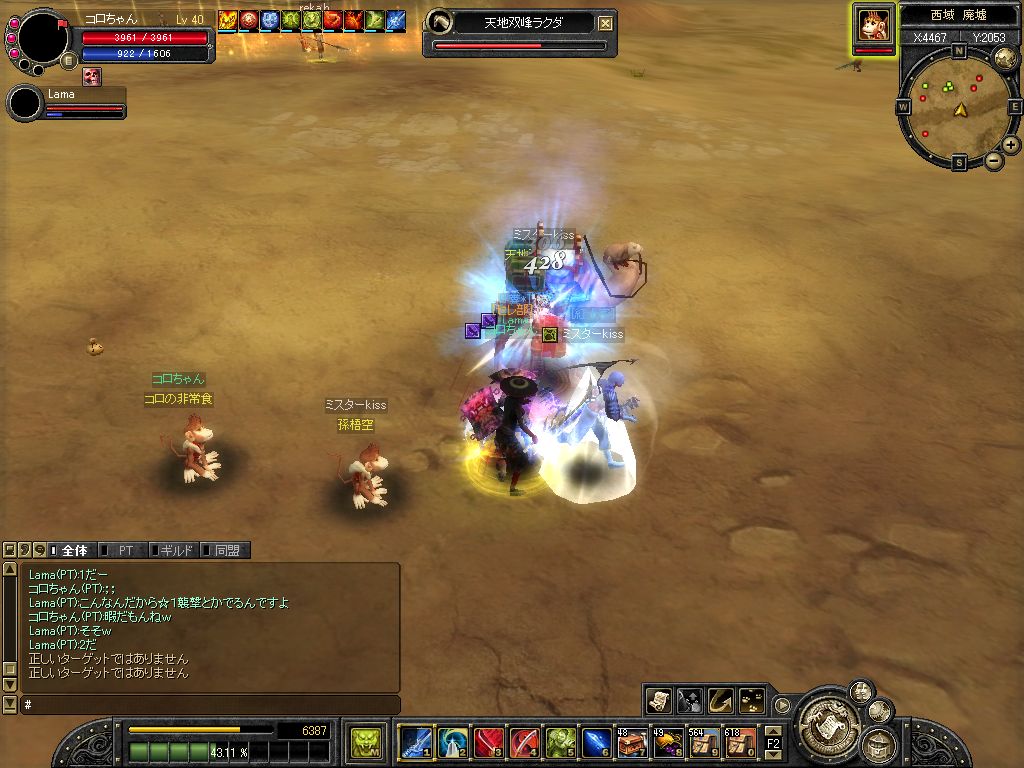Close the 天地双峰ラクダ target panel
This screenshot has width=1024, height=768.
pos(606,23)
